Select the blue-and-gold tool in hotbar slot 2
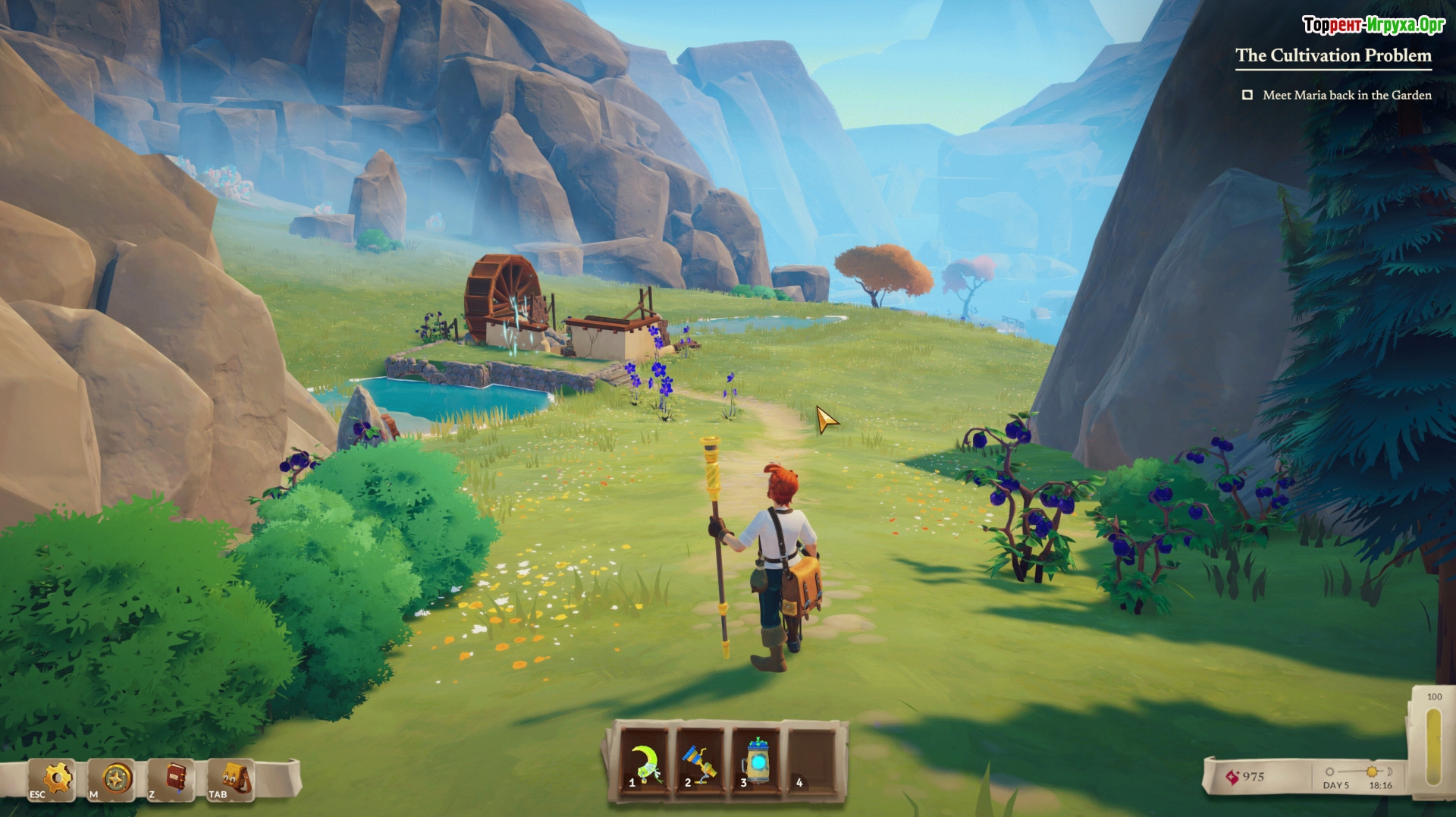1456x817 pixels. pos(701,762)
